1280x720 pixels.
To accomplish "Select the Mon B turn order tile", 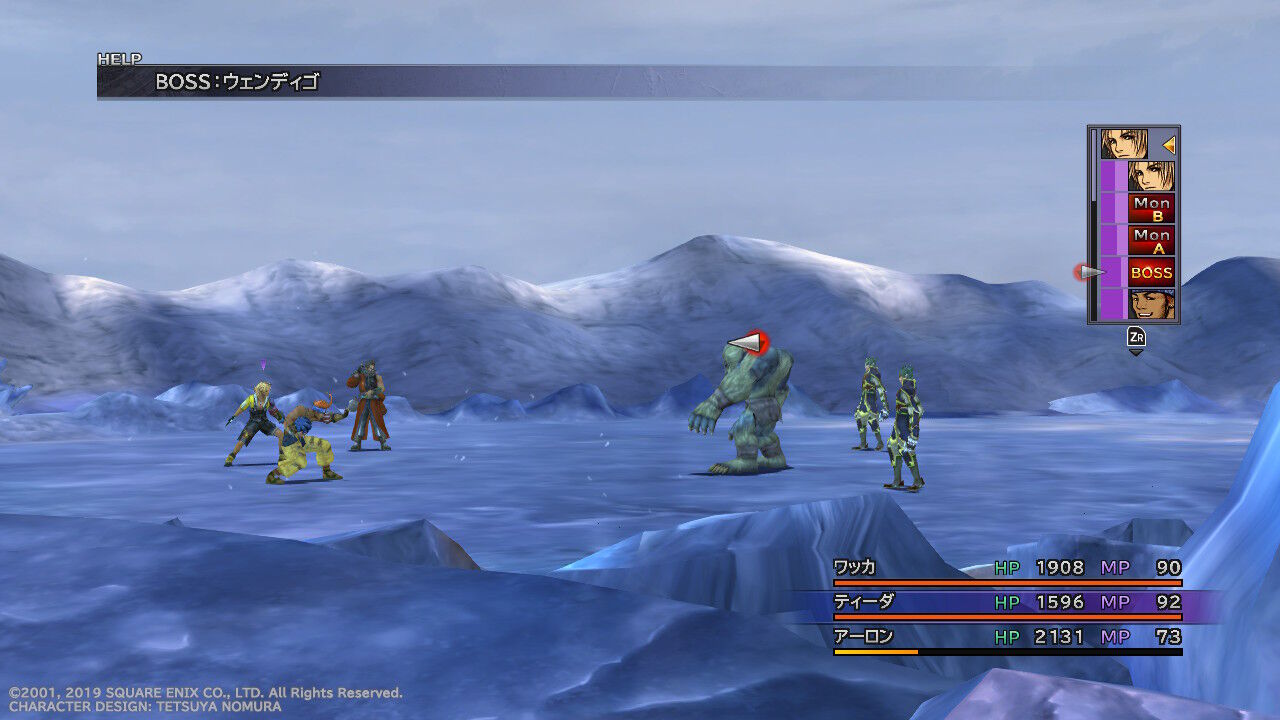I will coord(1151,208).
